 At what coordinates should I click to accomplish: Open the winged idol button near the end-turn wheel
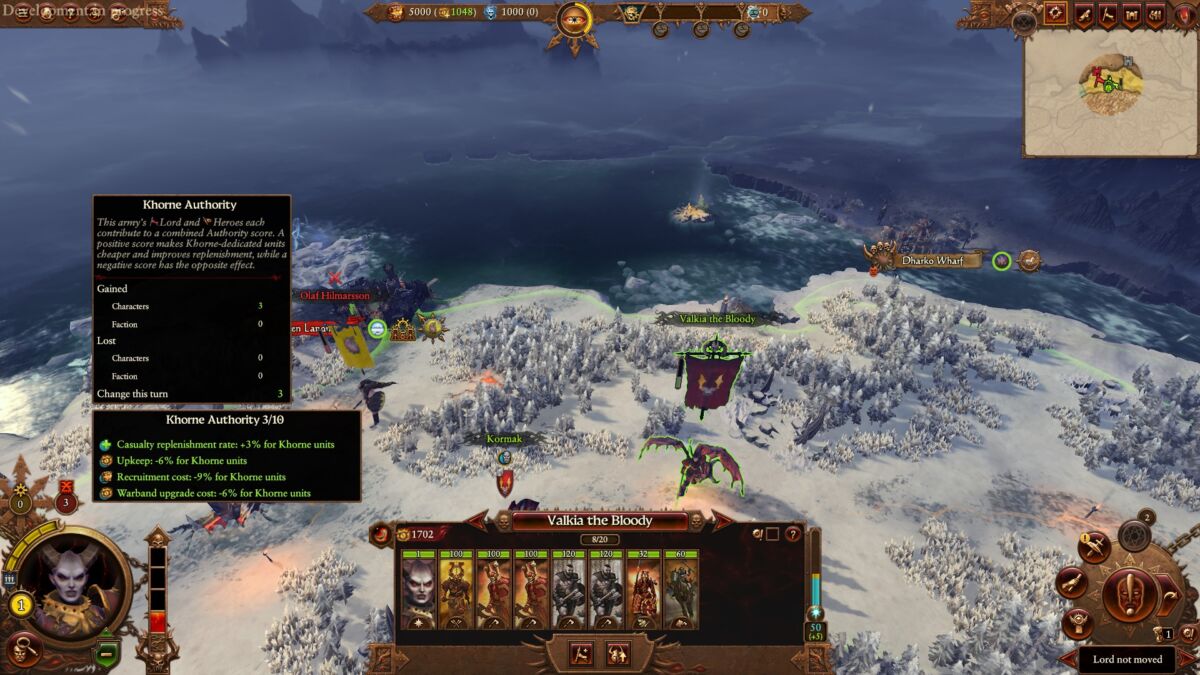(x=1077, y=623)
